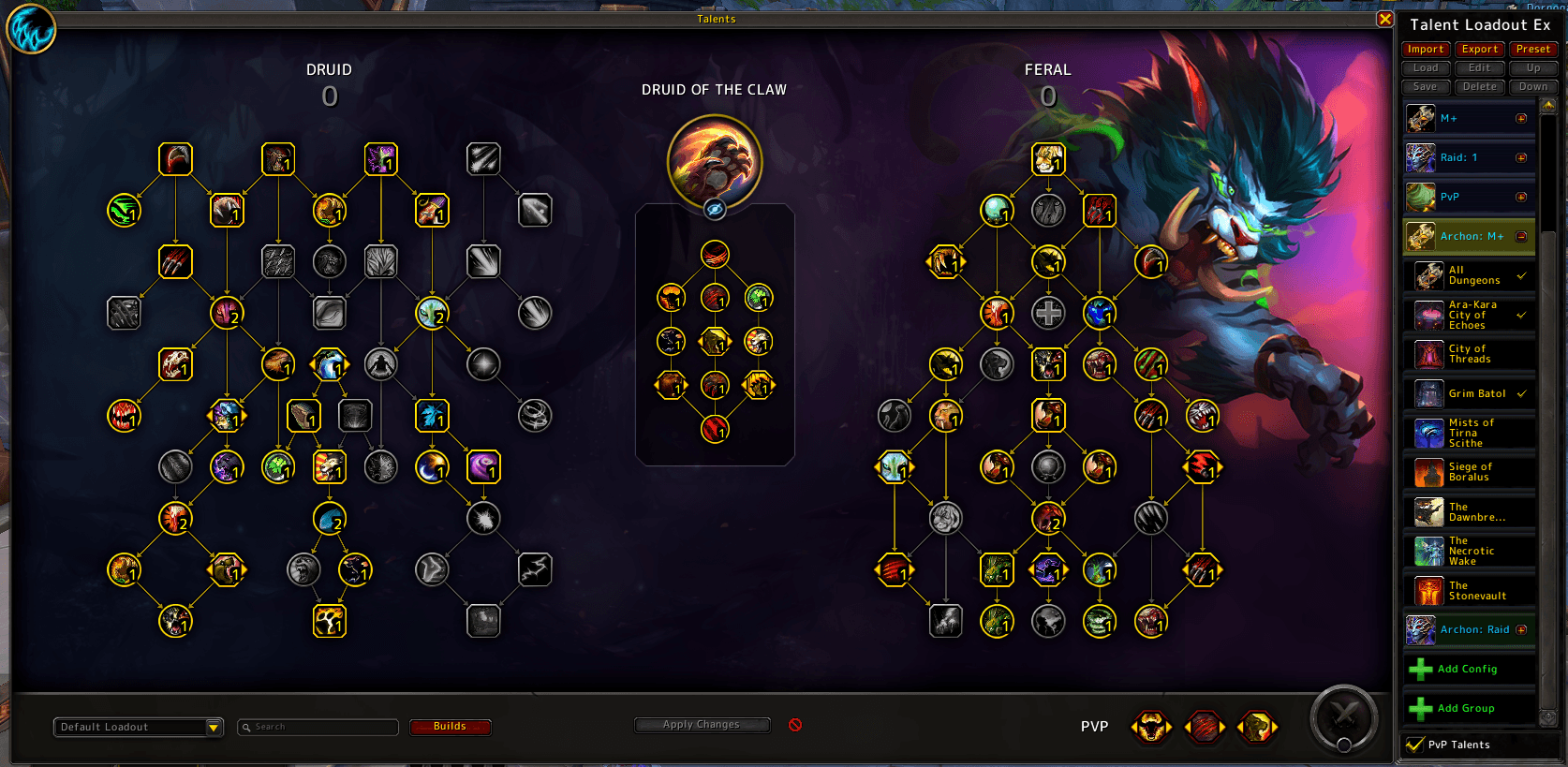Screen dimensions: 1568x767
Task: Select the Druid of the Claw hero emblem
Action: [x=715, y=161]
